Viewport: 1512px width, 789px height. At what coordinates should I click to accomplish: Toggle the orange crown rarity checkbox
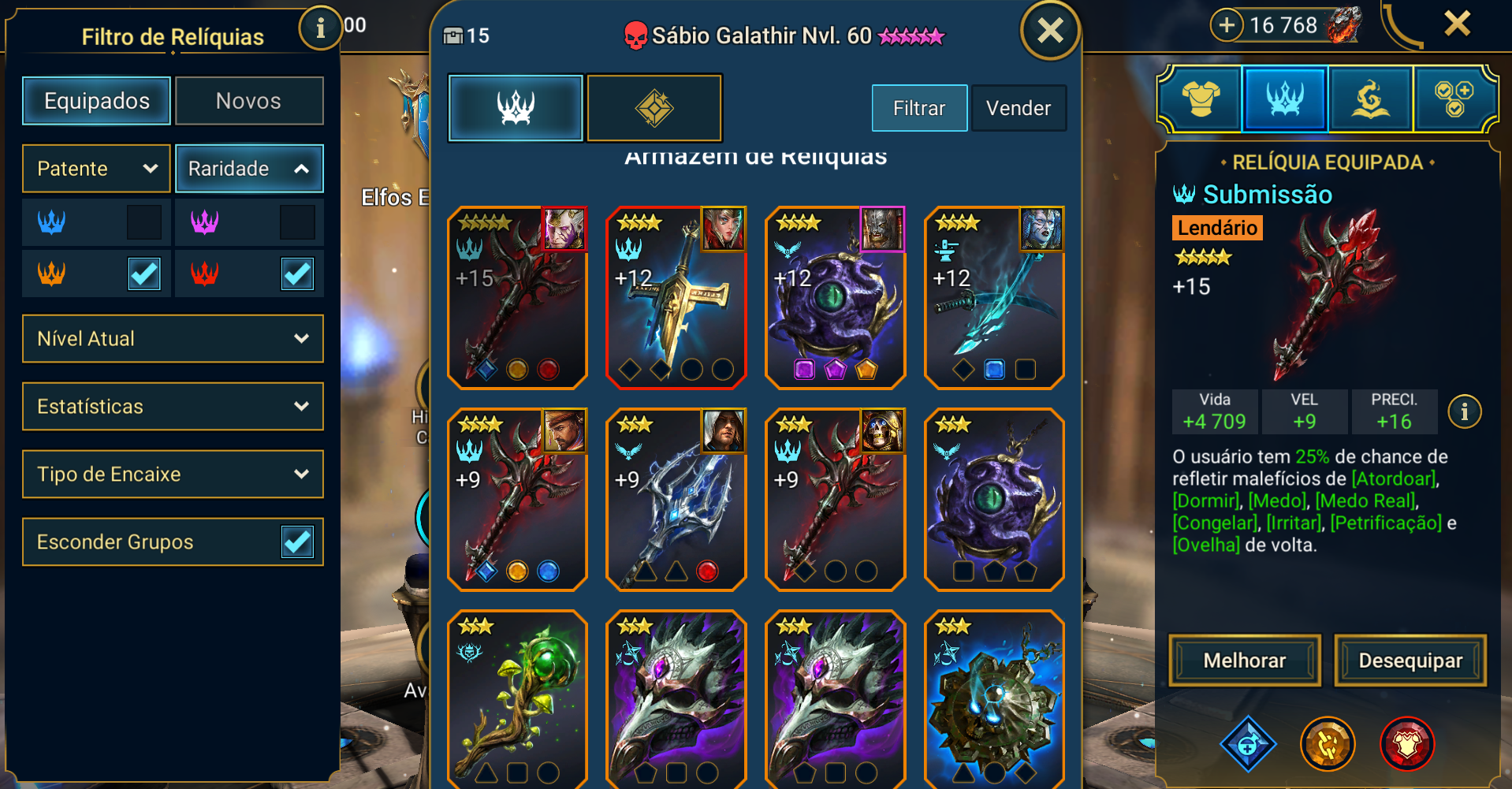click(x=144, y=274)
